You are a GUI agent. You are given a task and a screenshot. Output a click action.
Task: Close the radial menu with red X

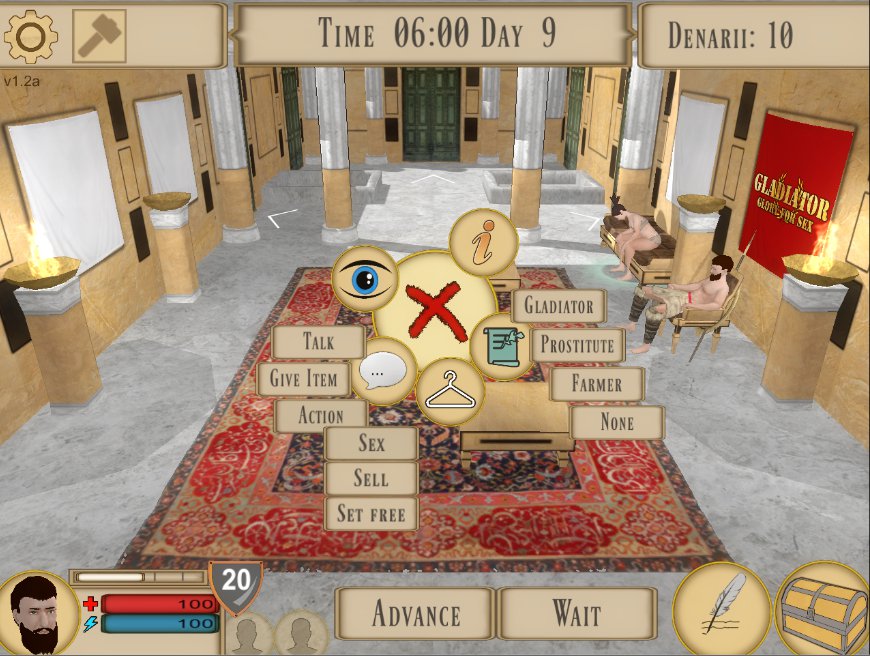point(433,311)
